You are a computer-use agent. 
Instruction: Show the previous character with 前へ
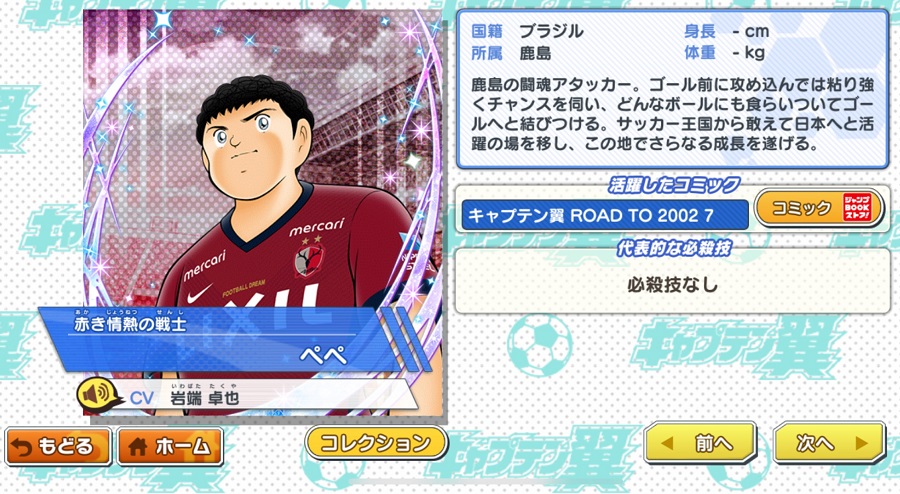click(x=700, y=442)
